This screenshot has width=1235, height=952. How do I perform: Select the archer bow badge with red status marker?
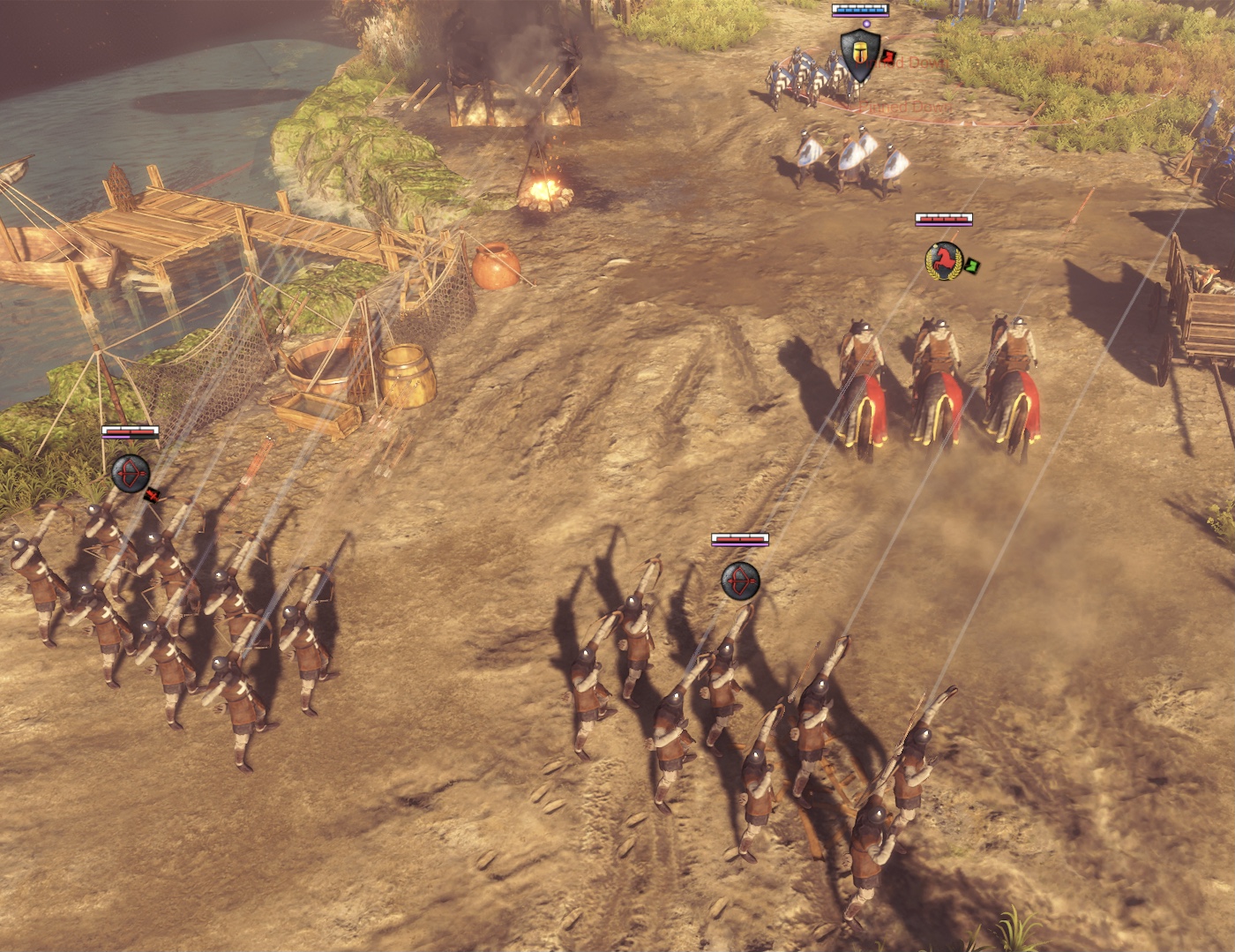point(131,475)
